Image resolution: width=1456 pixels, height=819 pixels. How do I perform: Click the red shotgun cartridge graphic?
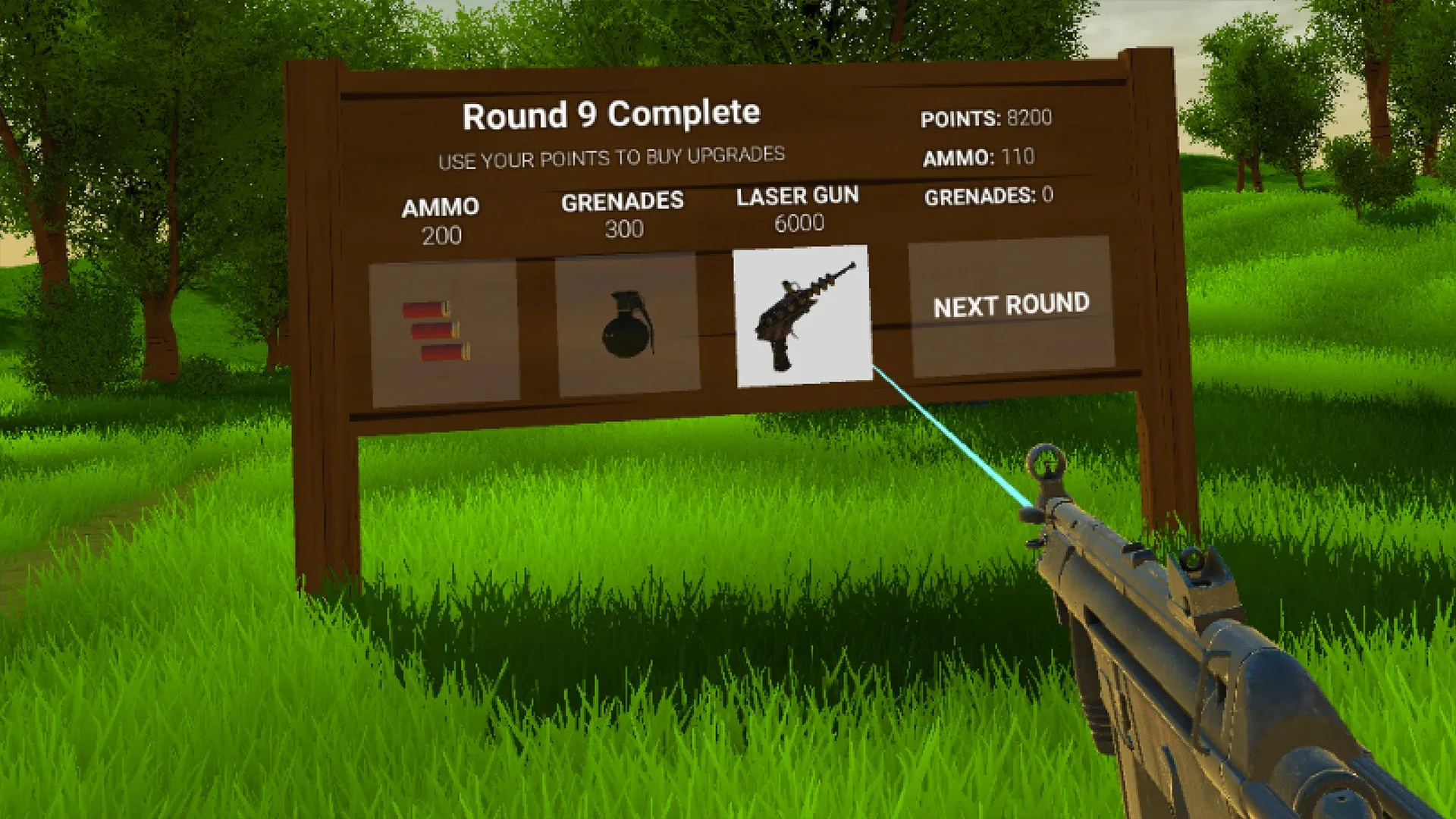pyautogui.click(x=438, y=331)
